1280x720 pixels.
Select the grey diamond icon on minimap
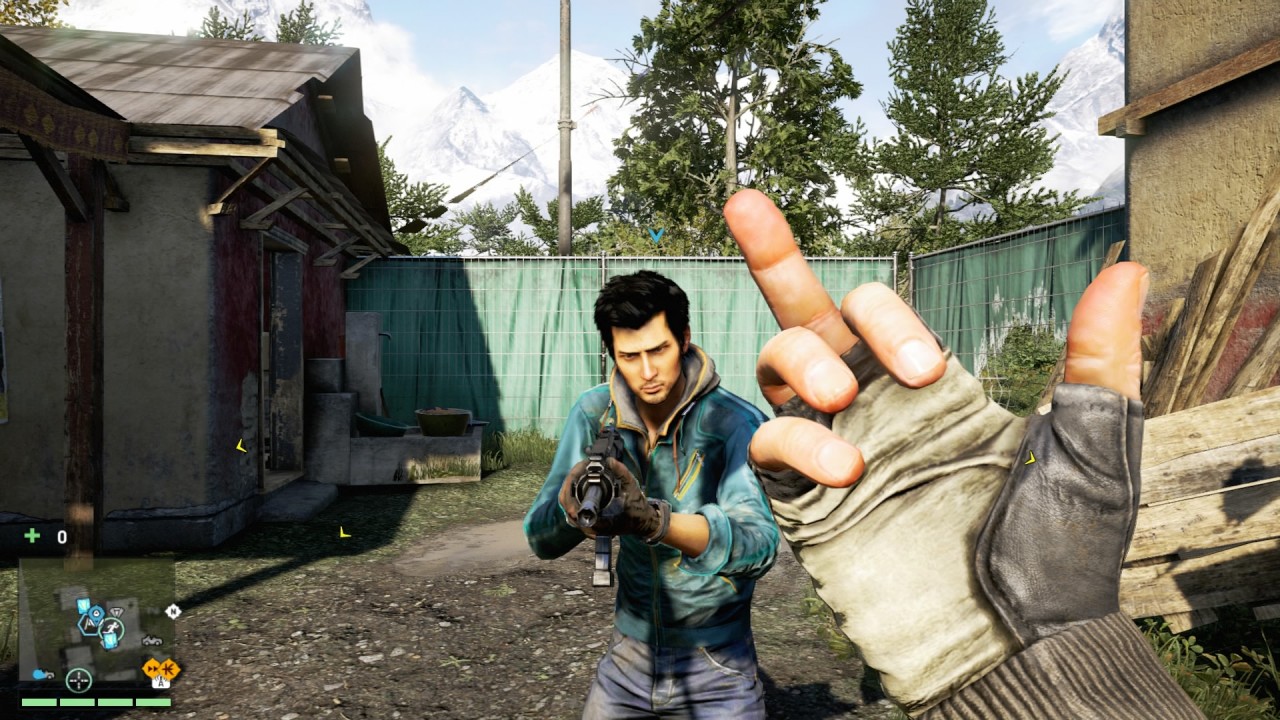[x=117, y=612]
